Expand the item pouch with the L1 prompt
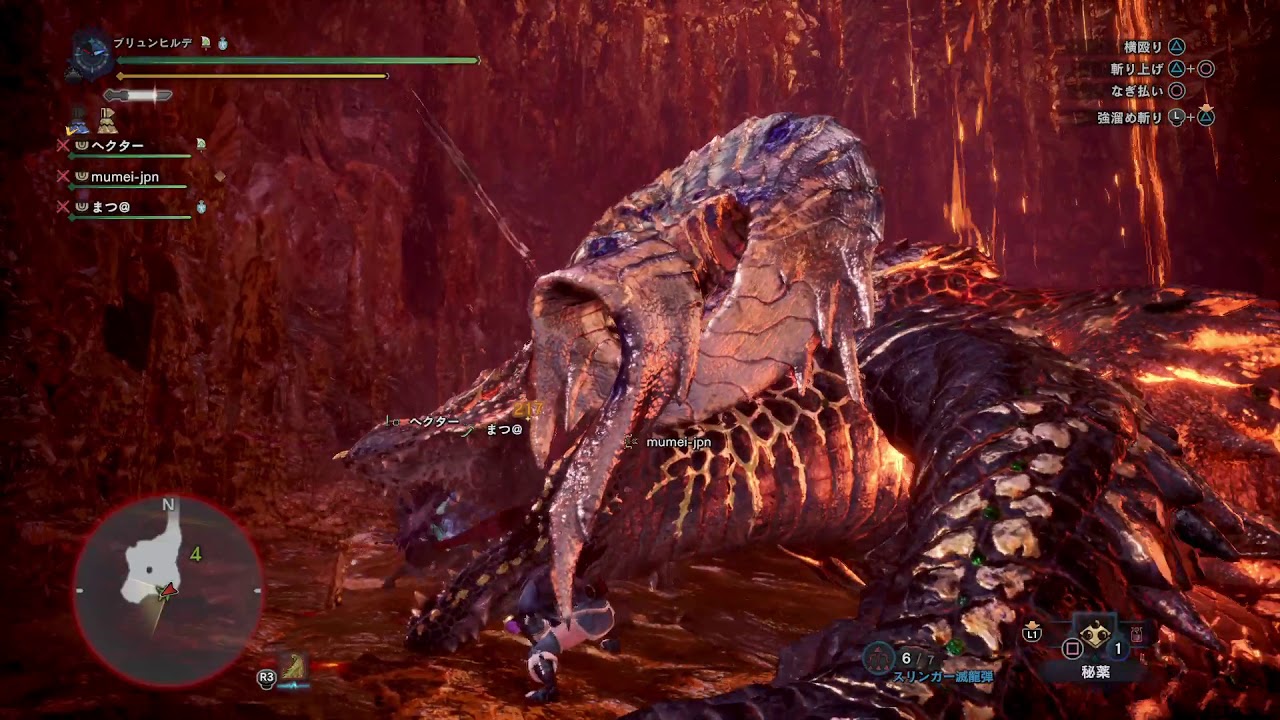Image resolution: width=1280 pixels, height=720 pixels. [x=1032, y=633]
